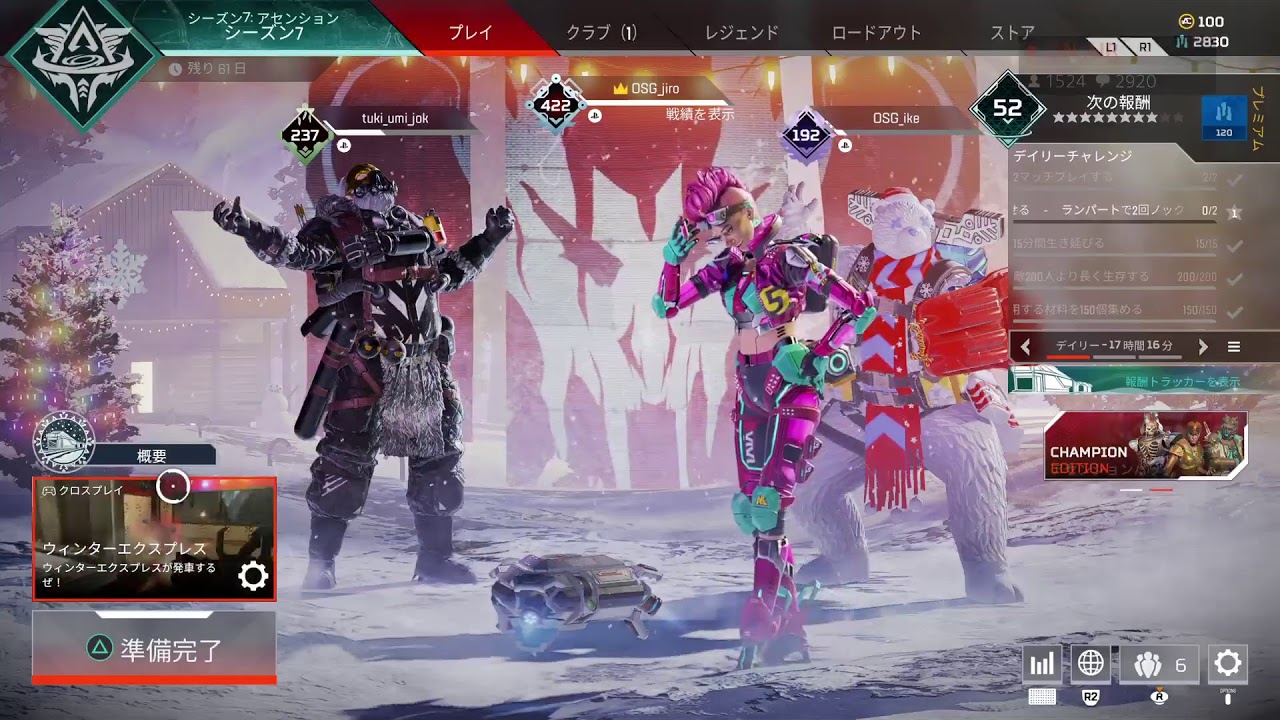Open OPTIONS with the gear icon
The image size is (1280, 720).
point(1228,663)
